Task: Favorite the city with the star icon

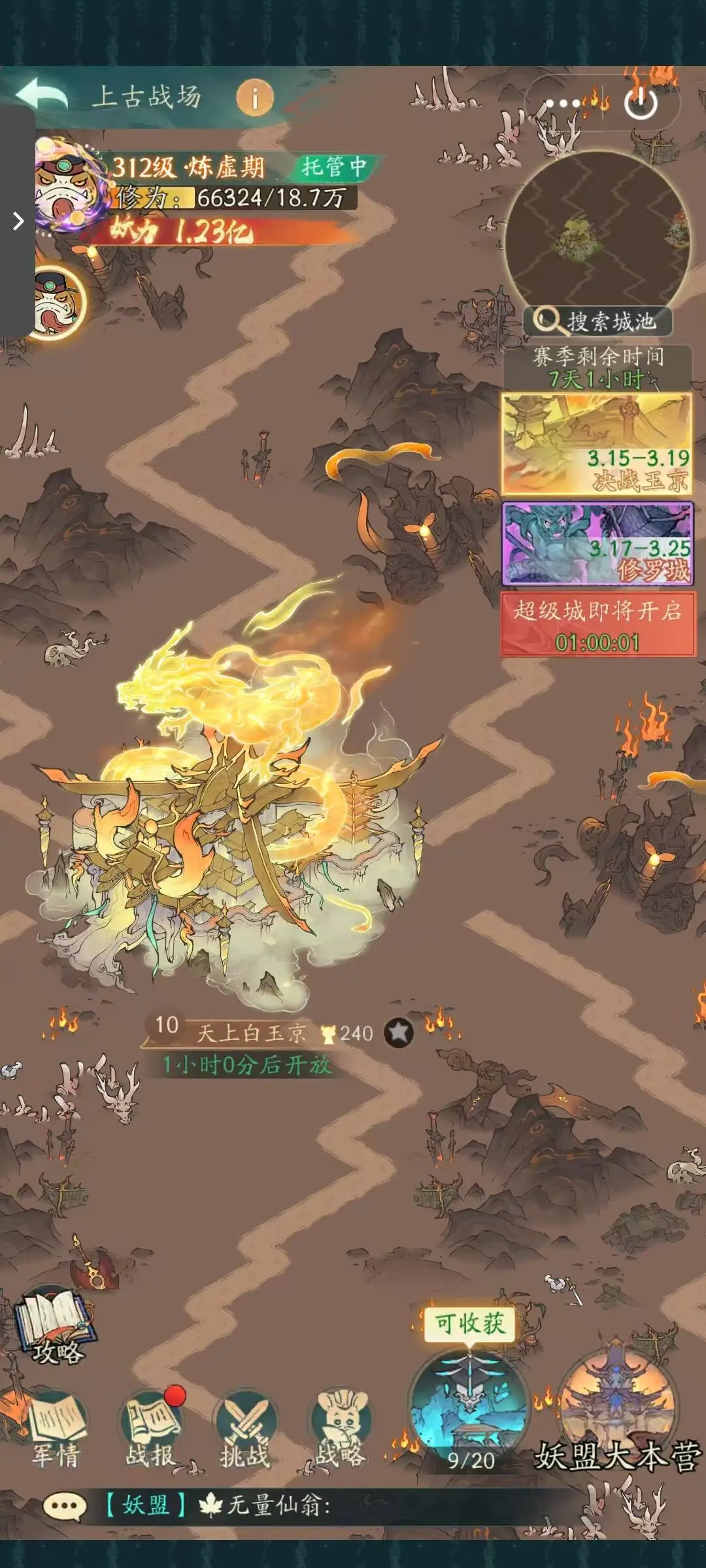Action: (398, 1033)
